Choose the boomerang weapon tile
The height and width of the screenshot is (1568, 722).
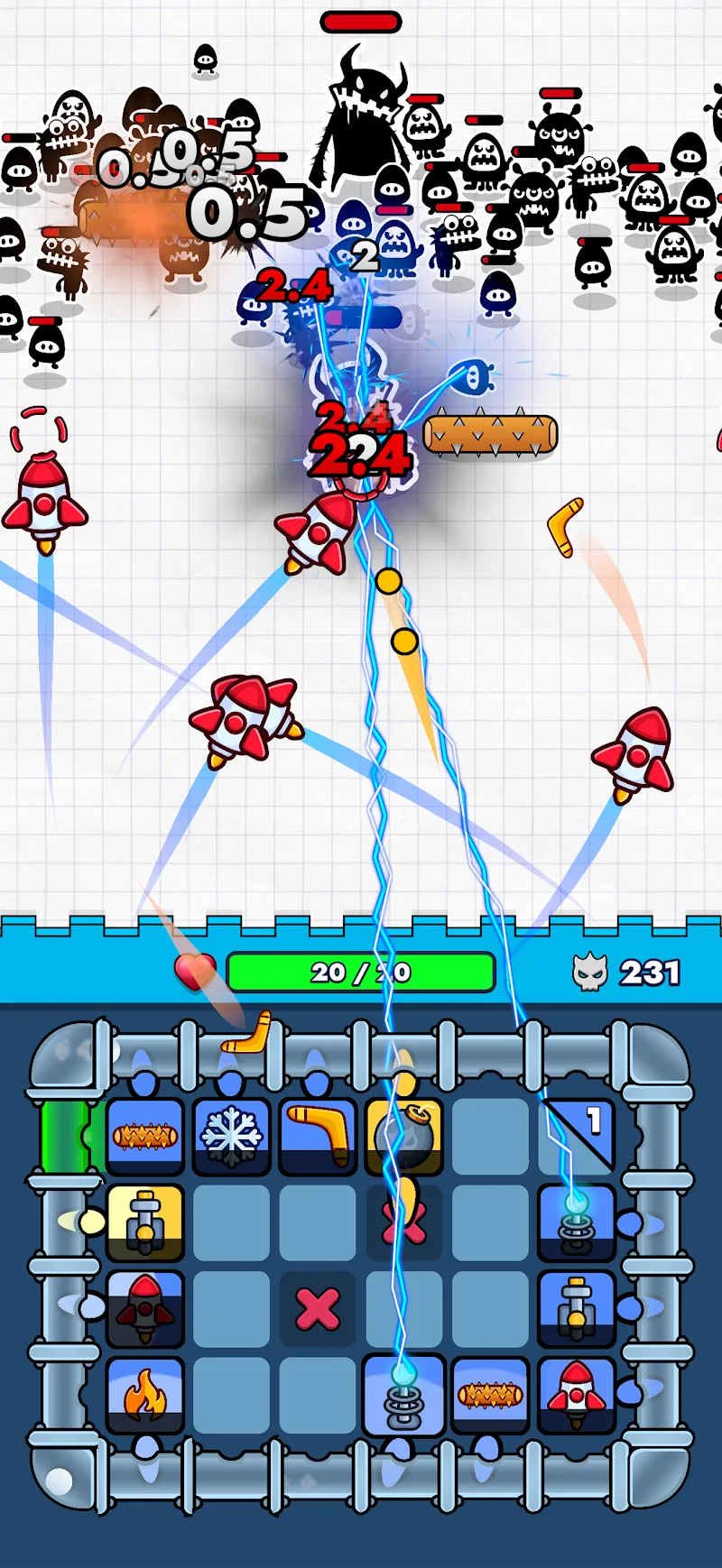pyautogui.click(x=318, y=1135)
